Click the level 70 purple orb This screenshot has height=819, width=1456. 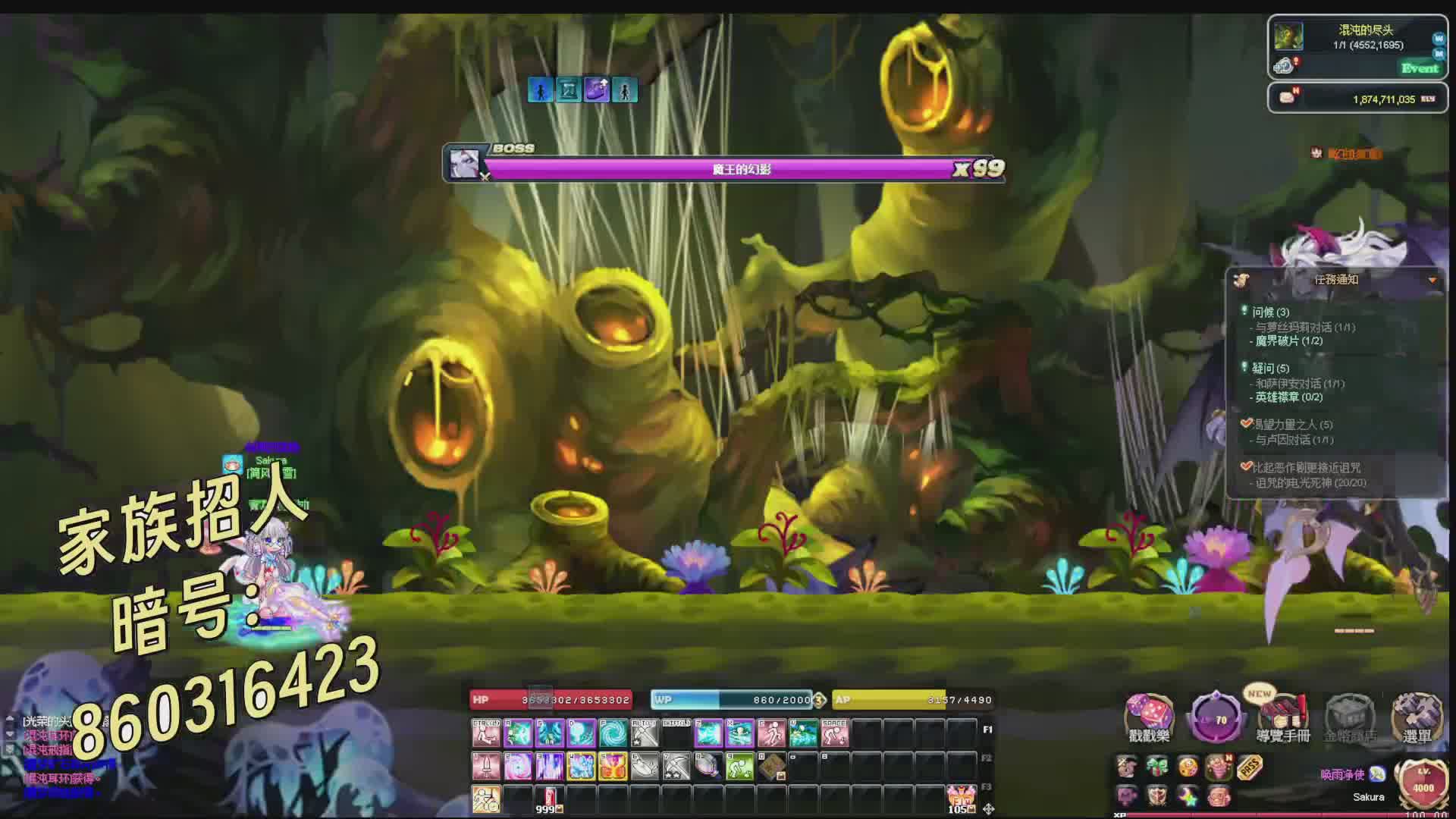pos(1216,718)
